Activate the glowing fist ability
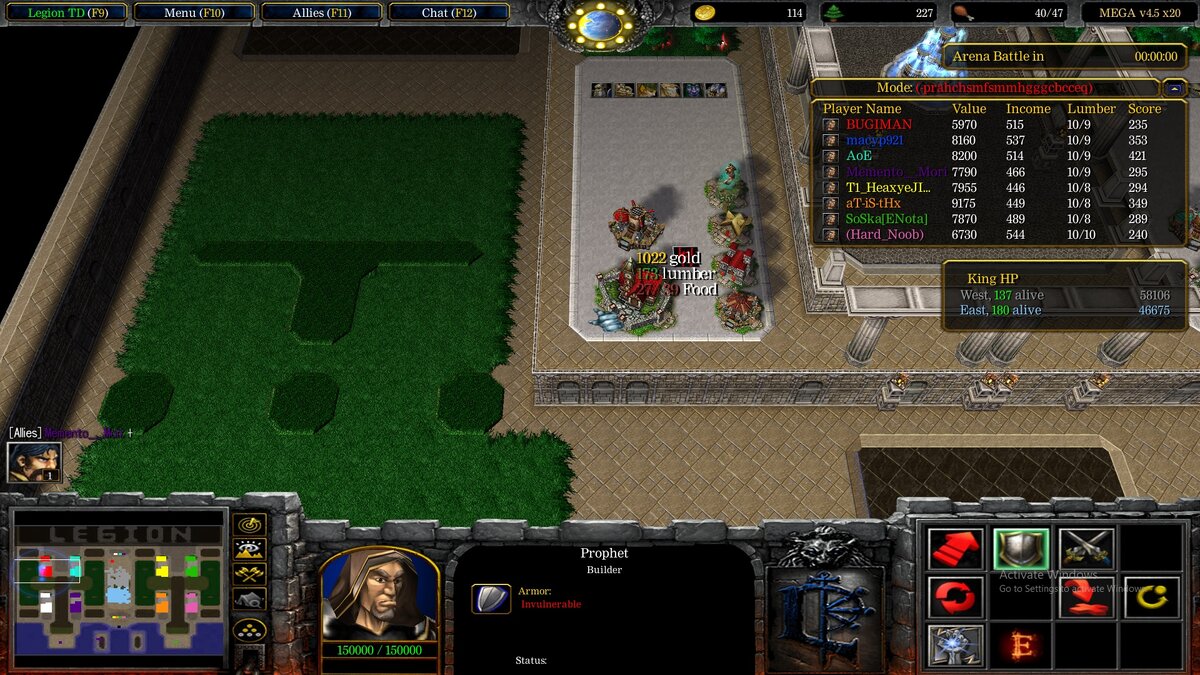 [x=955, y=646]
